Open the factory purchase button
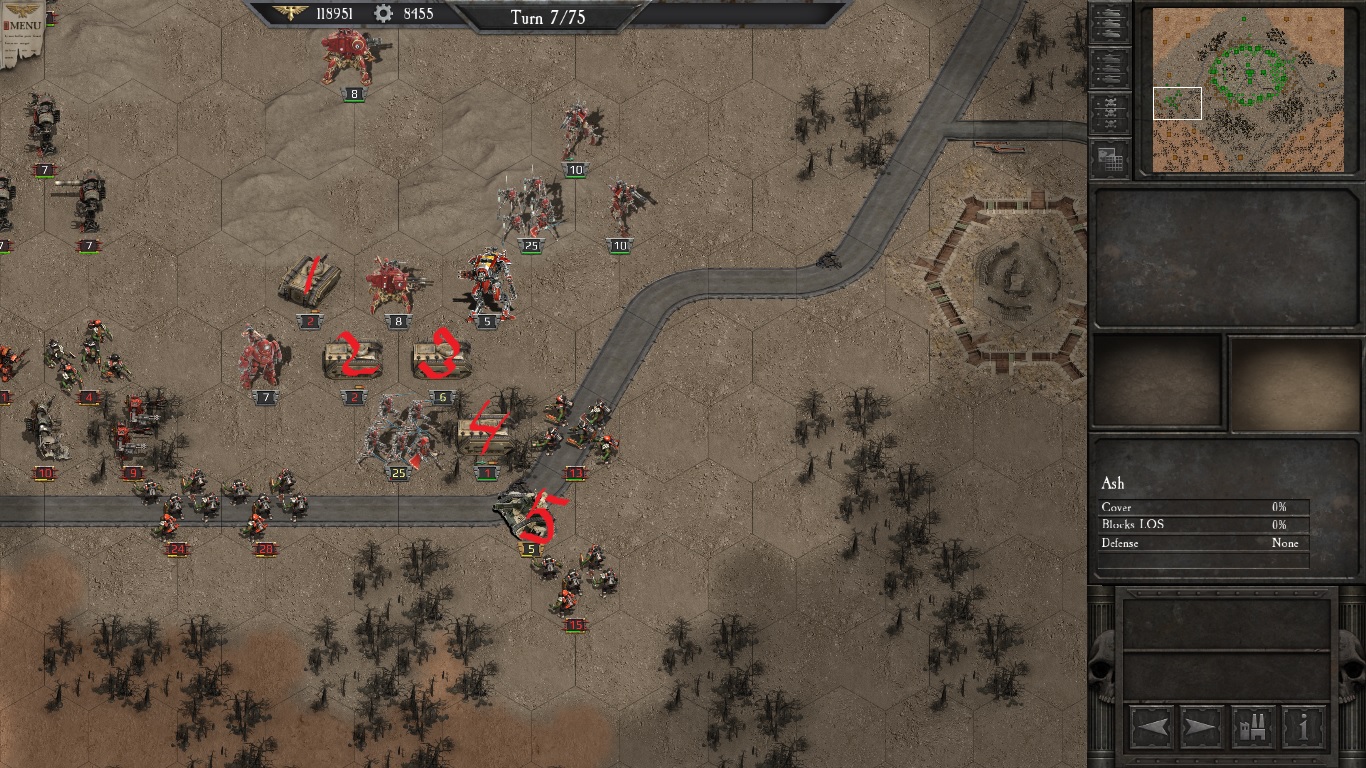Viewport: 1366px width, 768px height. tap(1252, 726)
